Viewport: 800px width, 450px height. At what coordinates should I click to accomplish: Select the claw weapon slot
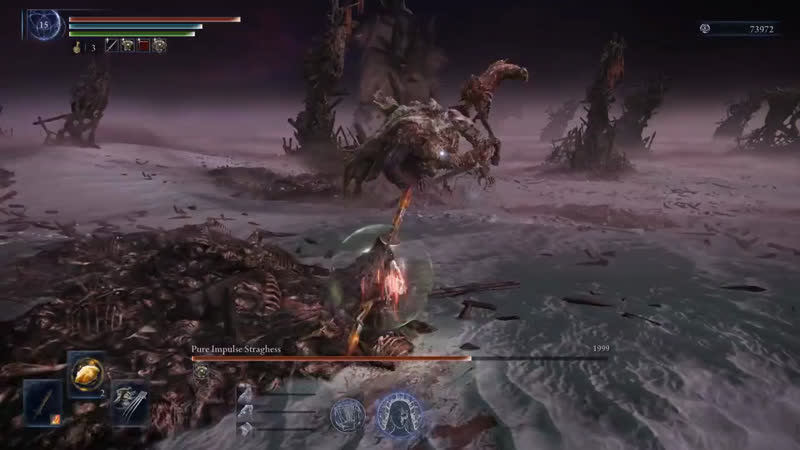point(129,403)
